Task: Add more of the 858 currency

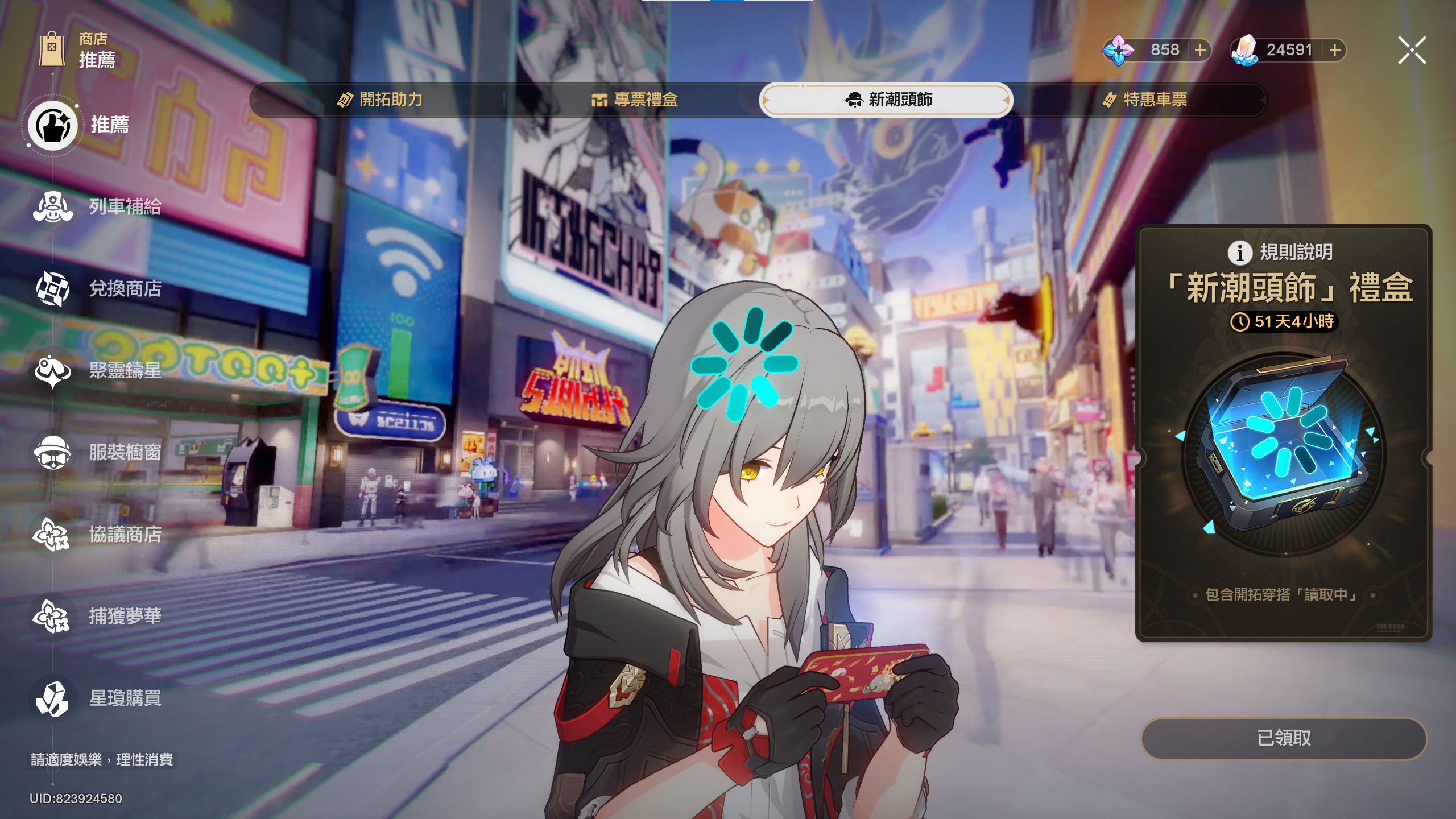Action: [x=1200, y=51]
